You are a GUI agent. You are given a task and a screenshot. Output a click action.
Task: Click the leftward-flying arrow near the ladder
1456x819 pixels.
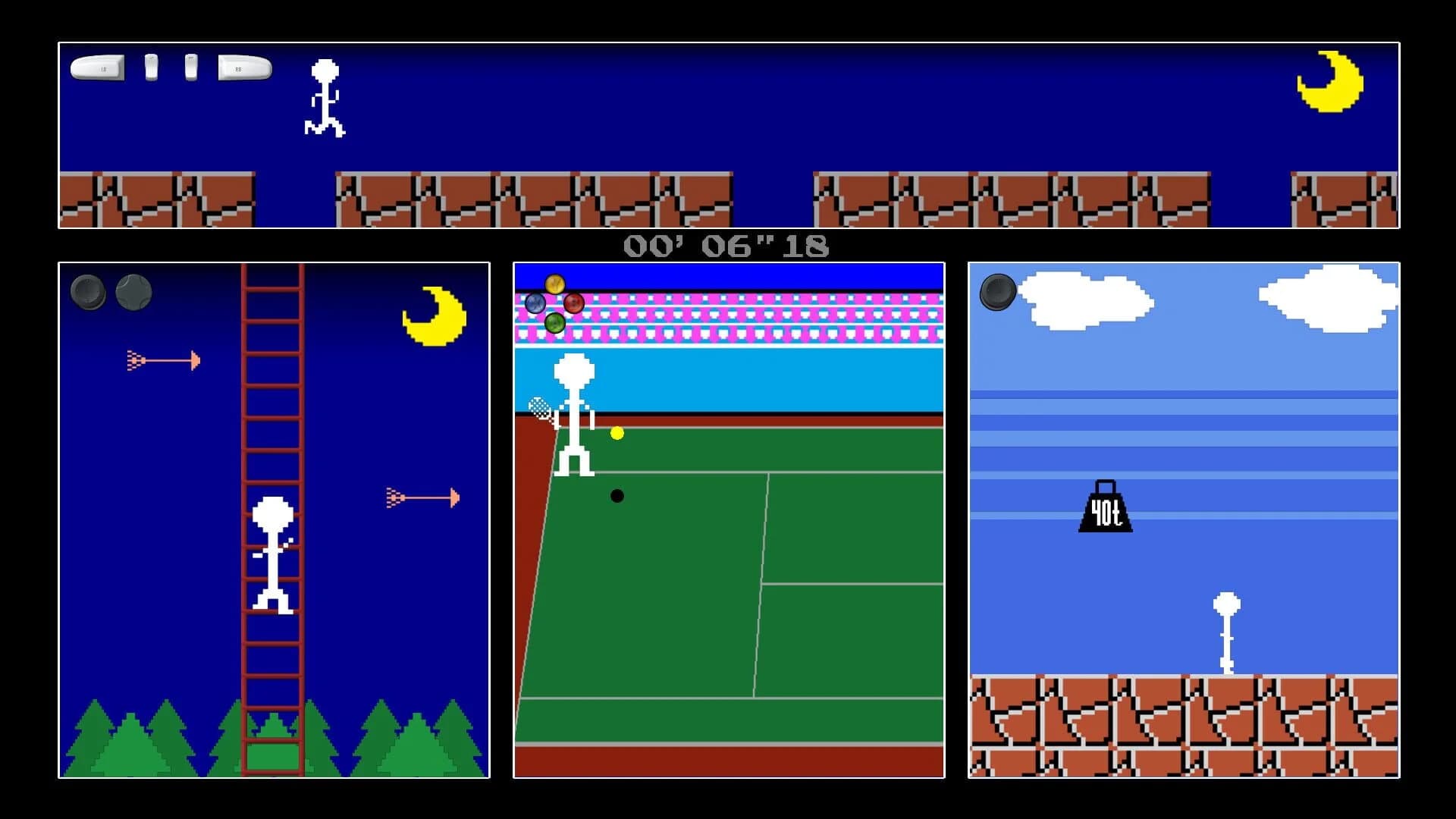coord(163,360)
